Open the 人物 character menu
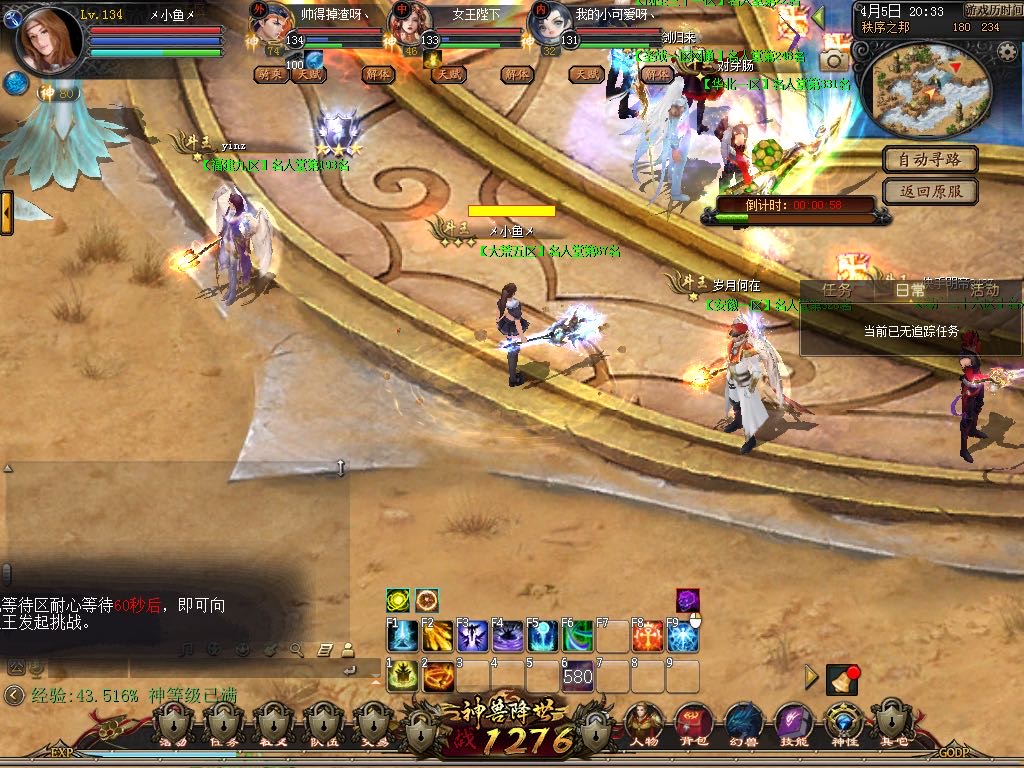The width and height of the screenshot is (1024, 768). tap(645, 722)
